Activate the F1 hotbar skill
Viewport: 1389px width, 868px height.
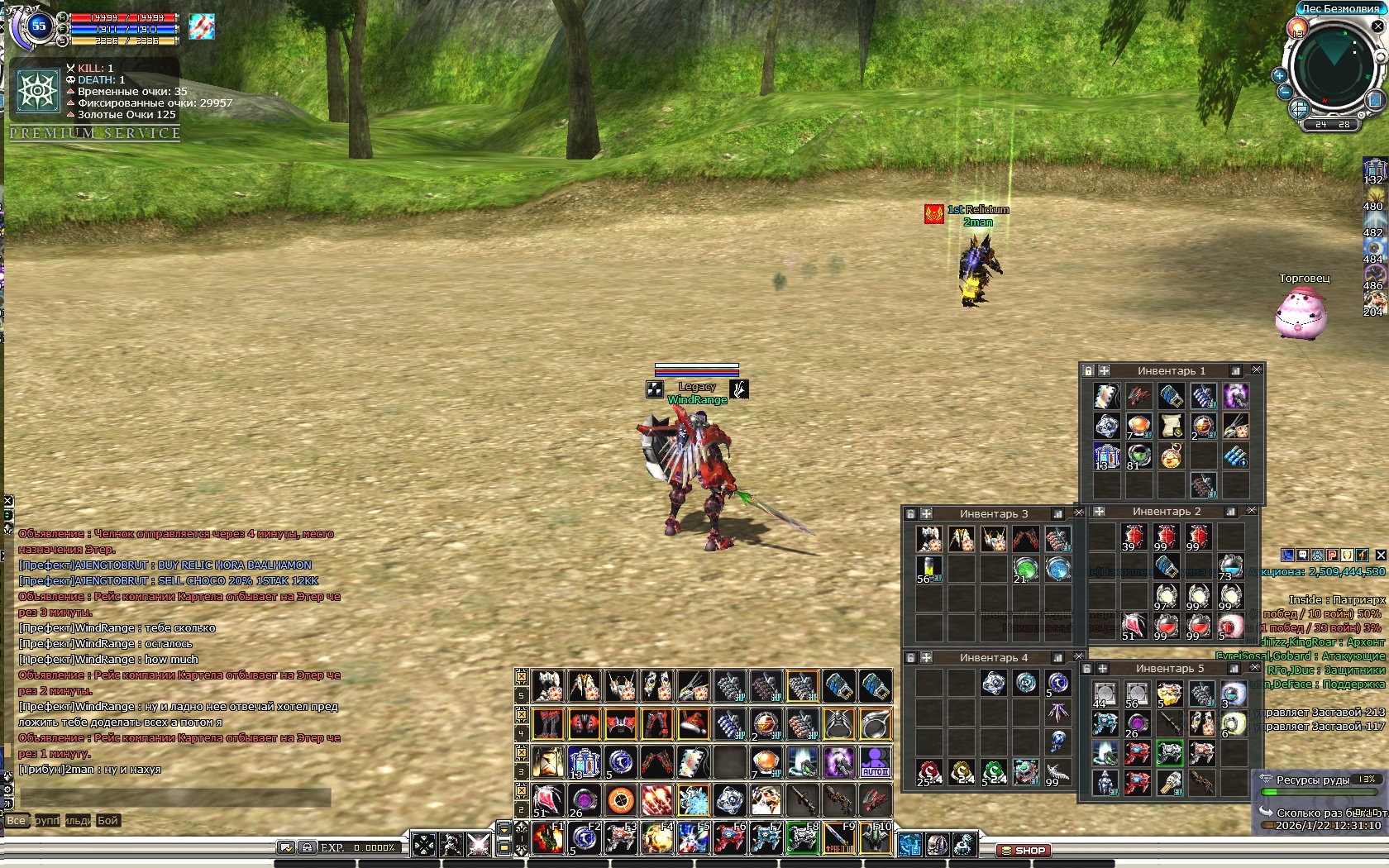pyautogui.click(x=548, y=838)
